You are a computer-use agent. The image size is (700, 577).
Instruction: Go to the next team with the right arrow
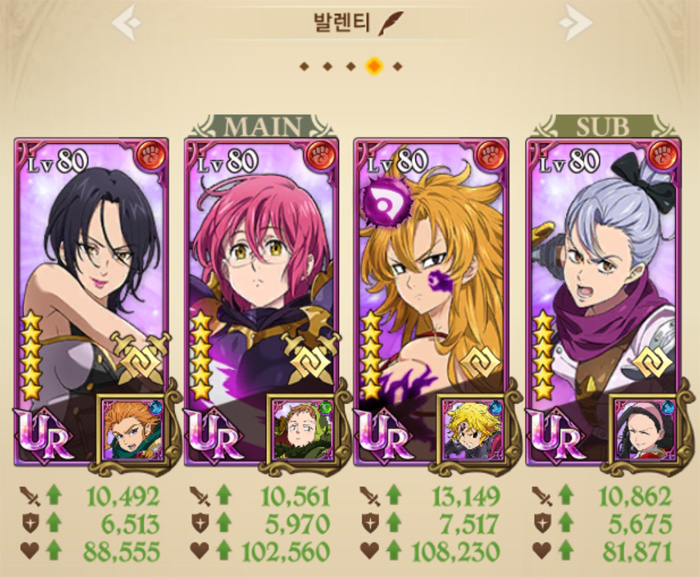tap(576, 22)
